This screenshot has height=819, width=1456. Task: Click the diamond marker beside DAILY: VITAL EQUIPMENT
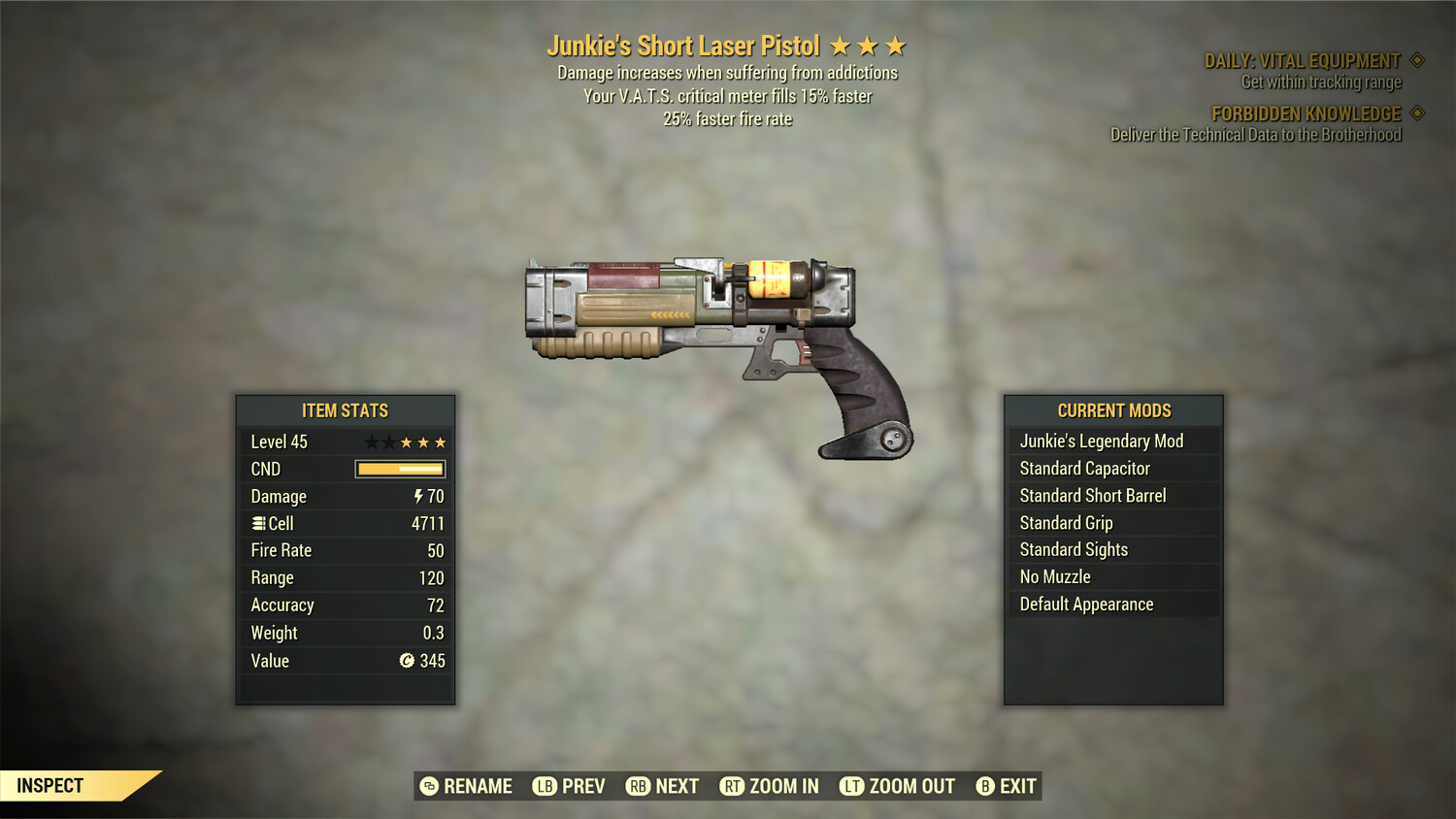pos(1419,59)
